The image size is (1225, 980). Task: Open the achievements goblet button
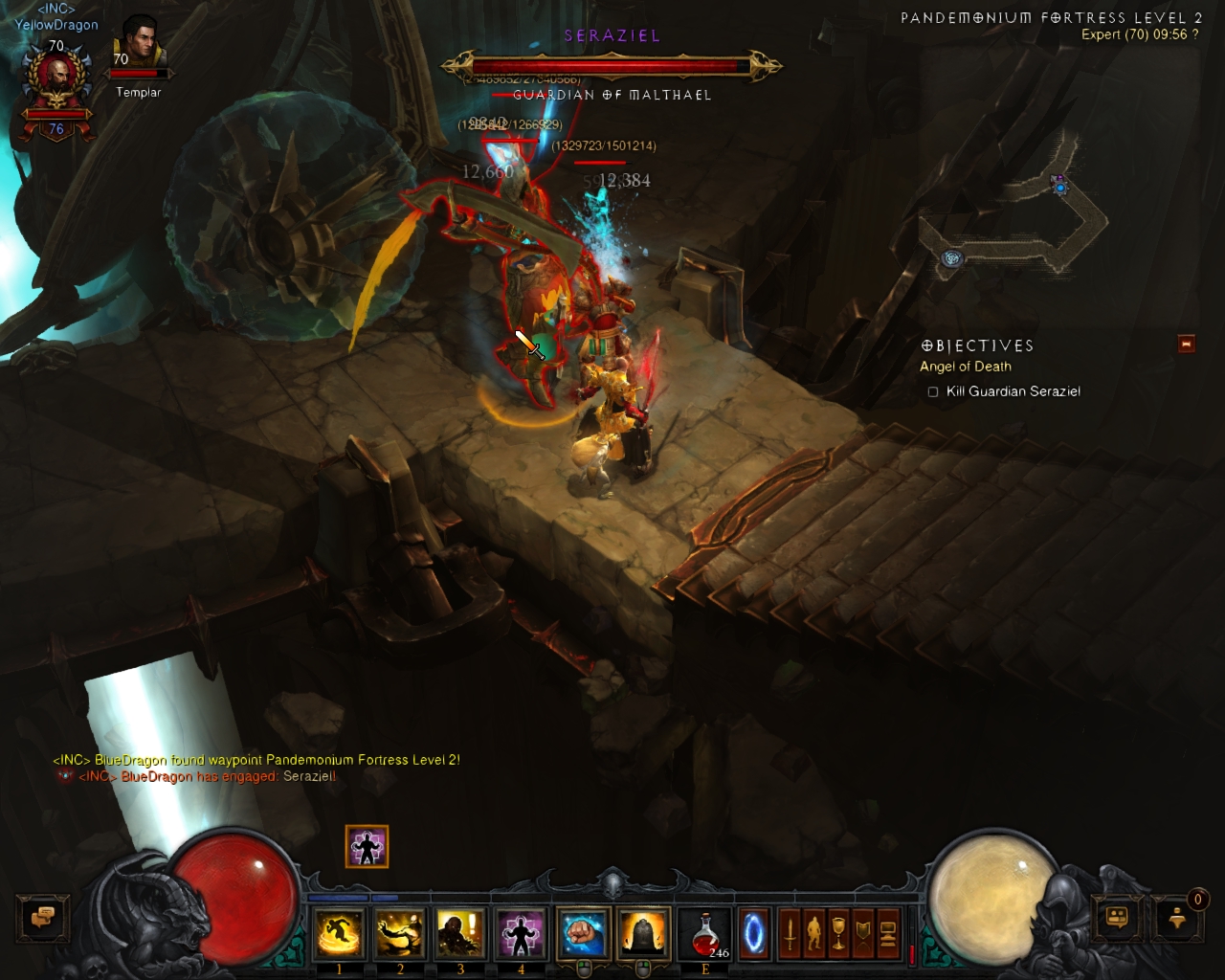(x=838, y=933)
